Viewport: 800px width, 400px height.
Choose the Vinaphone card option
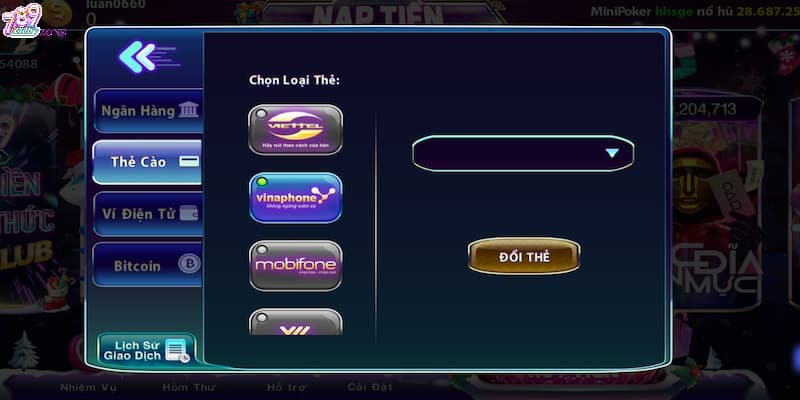295,198
